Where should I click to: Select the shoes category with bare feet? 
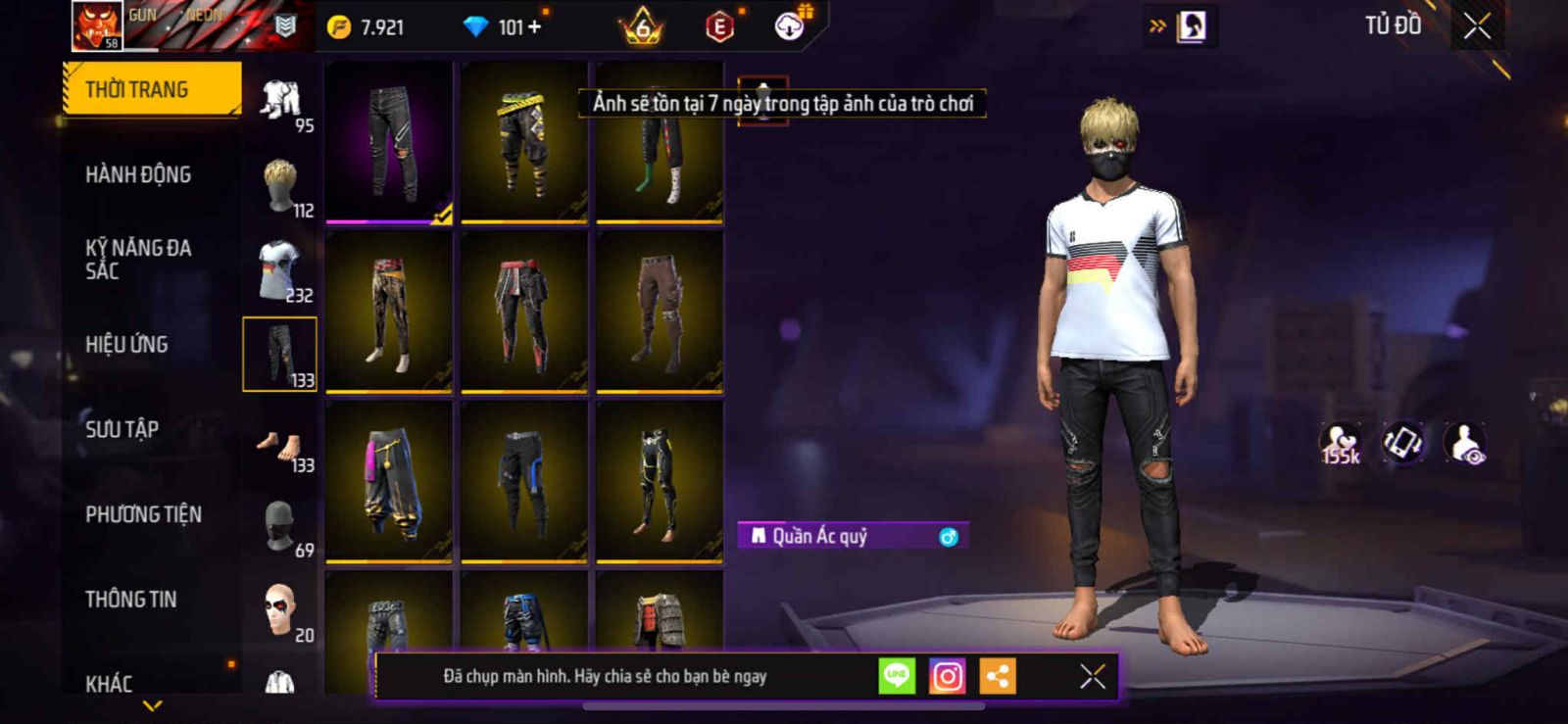281,448
